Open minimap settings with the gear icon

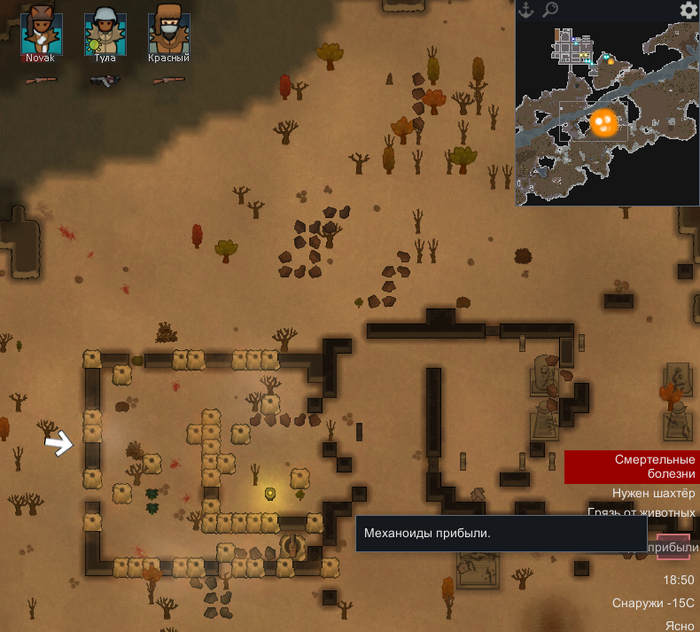pyautogui.click(x=687, y=10)
